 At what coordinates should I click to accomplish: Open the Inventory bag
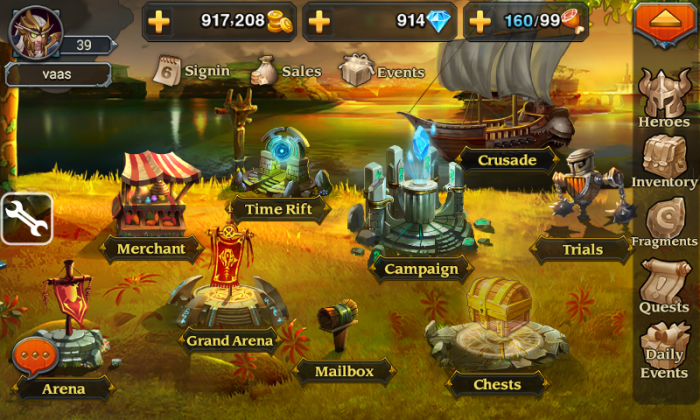pyautogui.click(x=664, y=158)
